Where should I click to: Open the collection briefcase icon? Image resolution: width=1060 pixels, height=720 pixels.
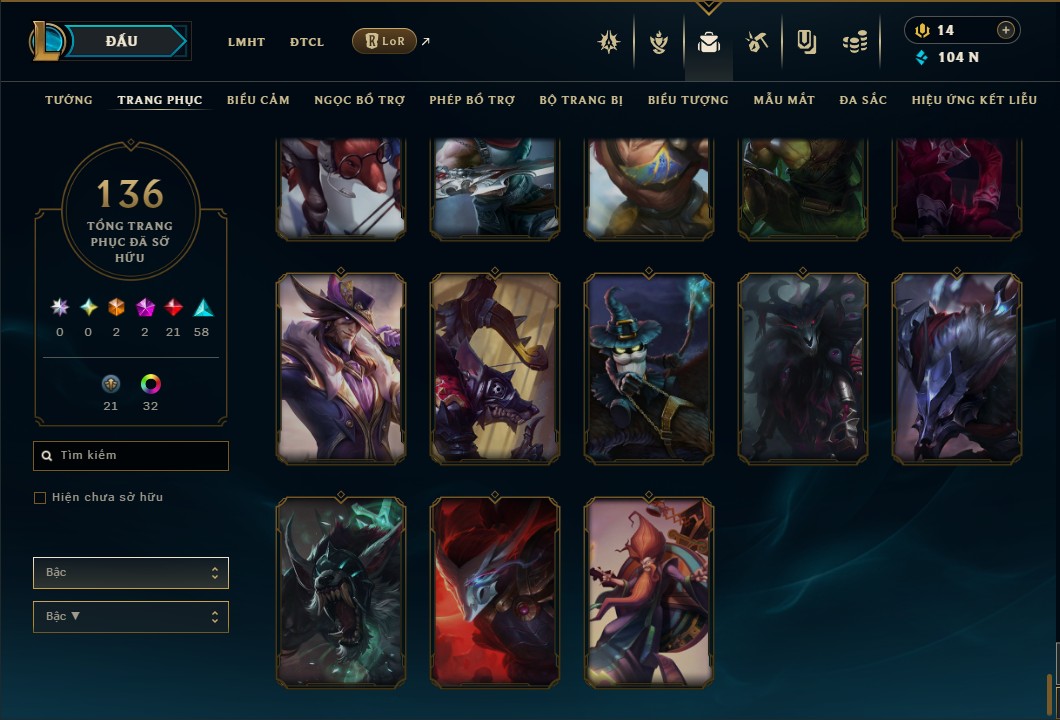coord(709,42)
